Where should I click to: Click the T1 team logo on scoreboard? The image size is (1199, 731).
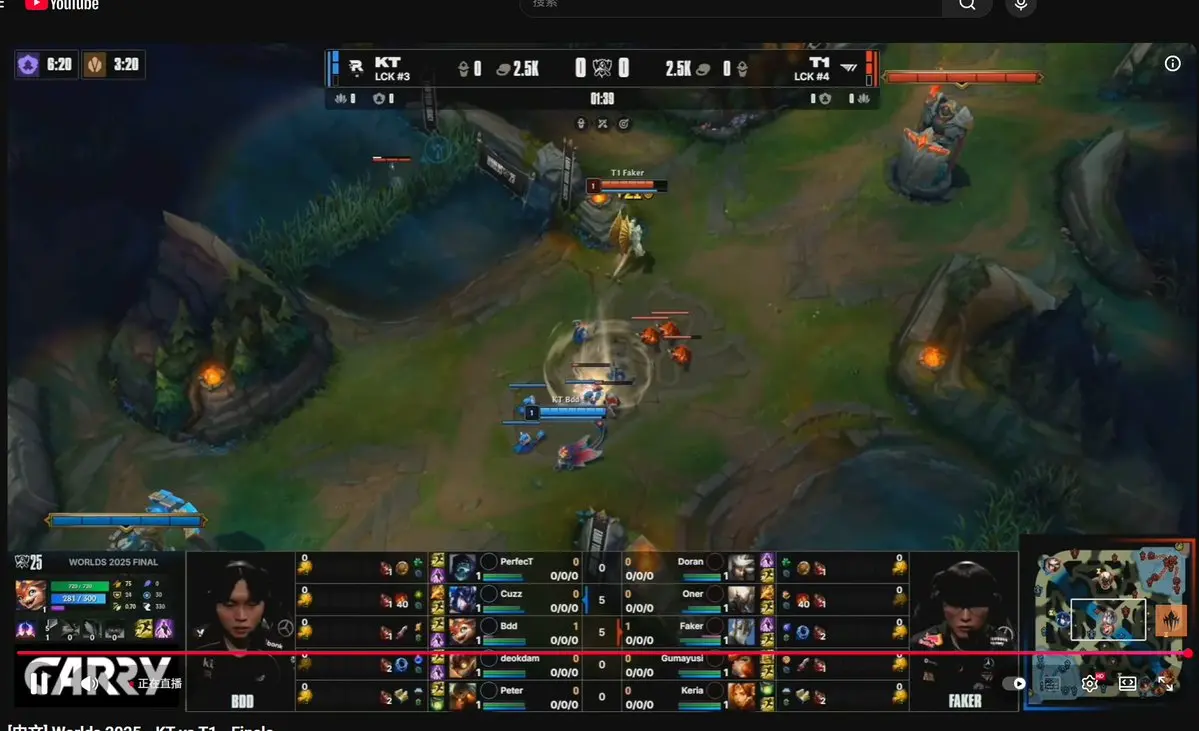click(x=848, y=68)
